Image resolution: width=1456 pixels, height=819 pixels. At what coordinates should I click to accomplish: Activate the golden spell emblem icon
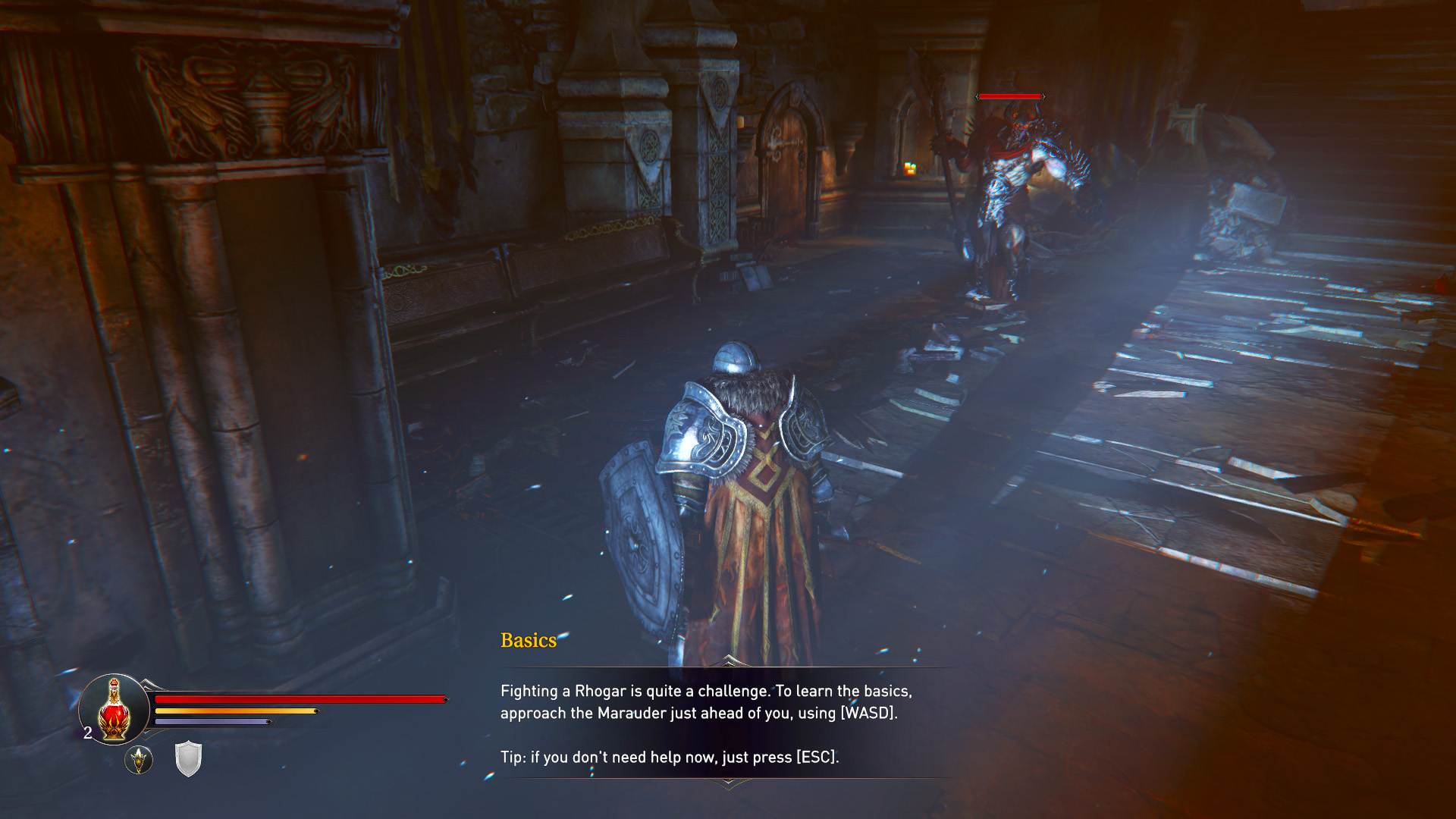139,759
